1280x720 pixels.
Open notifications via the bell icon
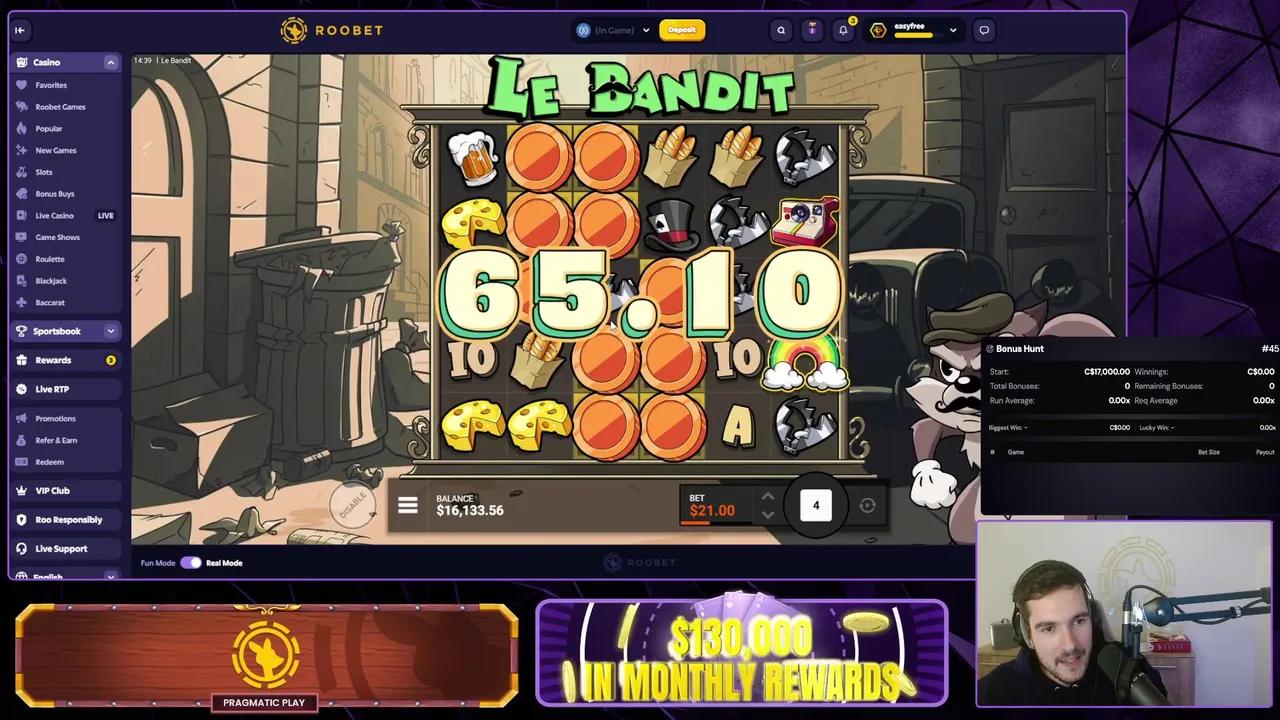(843, 30)
